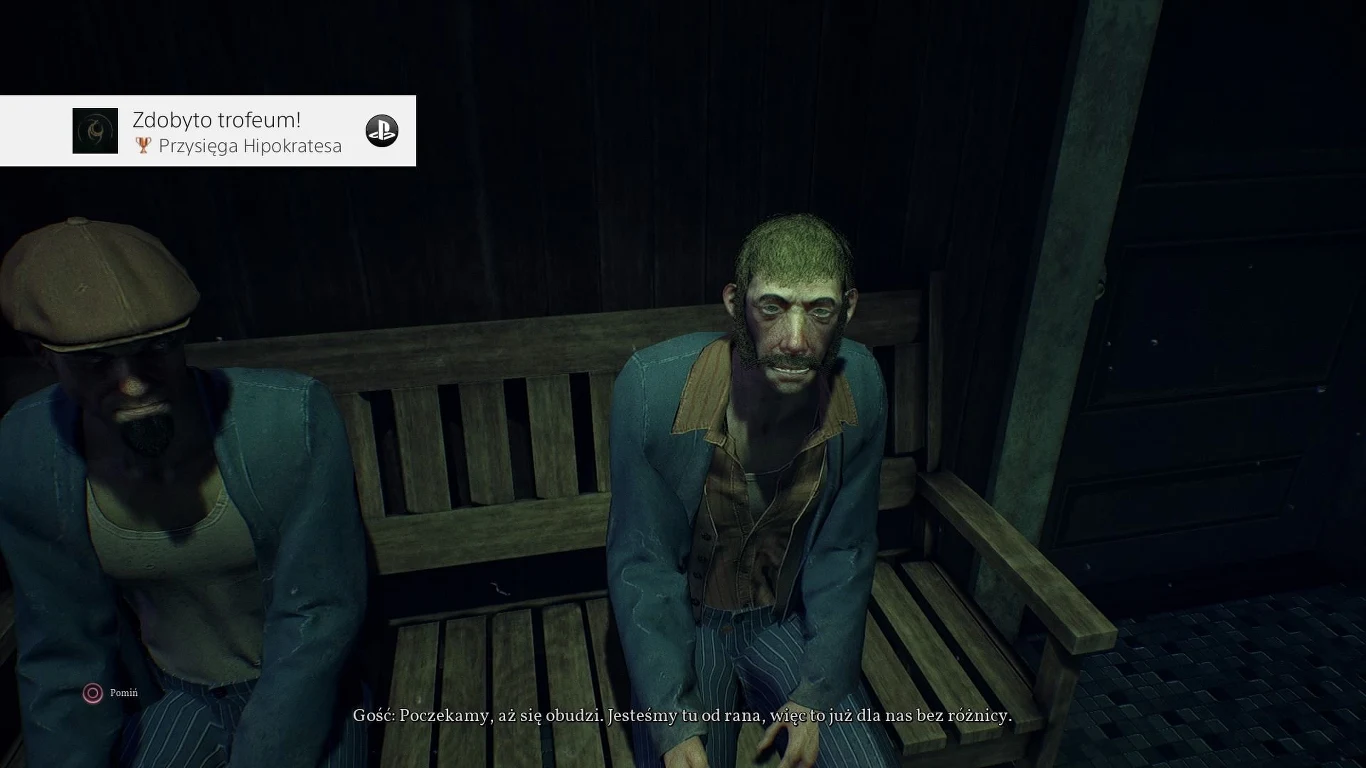Select the trophy icon beside Przysięga Hipokratesa
Screen dimensions: 1366x768
pos(142,145)
